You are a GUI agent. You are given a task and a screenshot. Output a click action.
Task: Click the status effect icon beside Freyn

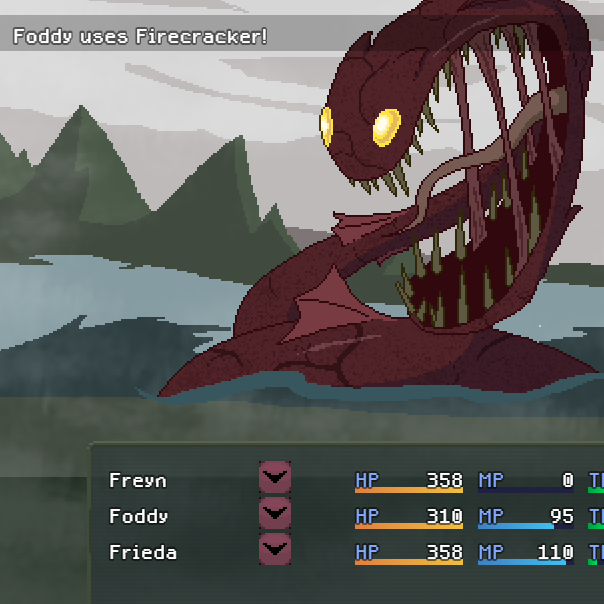274,477
